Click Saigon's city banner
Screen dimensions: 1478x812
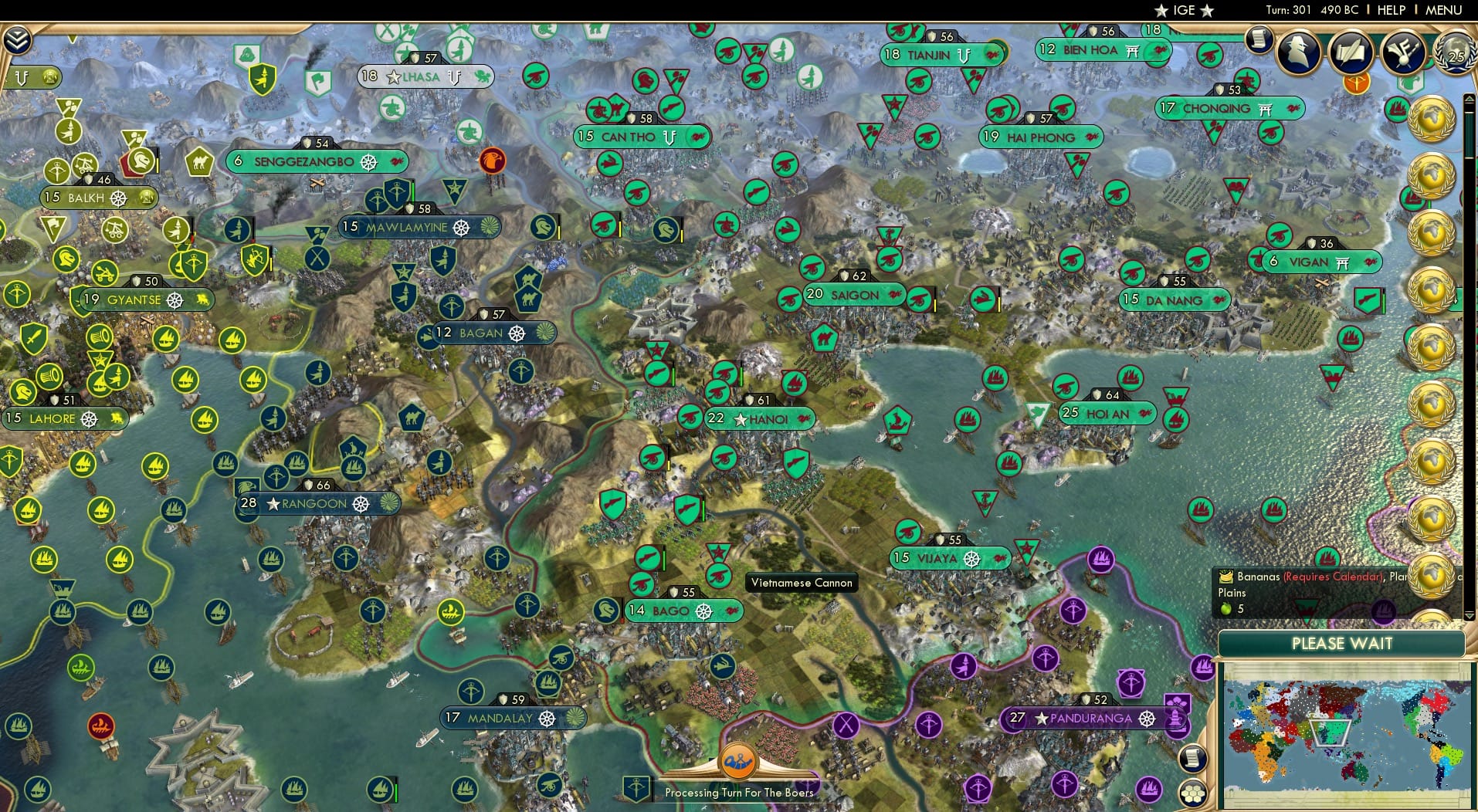click(x=853, y=294)
